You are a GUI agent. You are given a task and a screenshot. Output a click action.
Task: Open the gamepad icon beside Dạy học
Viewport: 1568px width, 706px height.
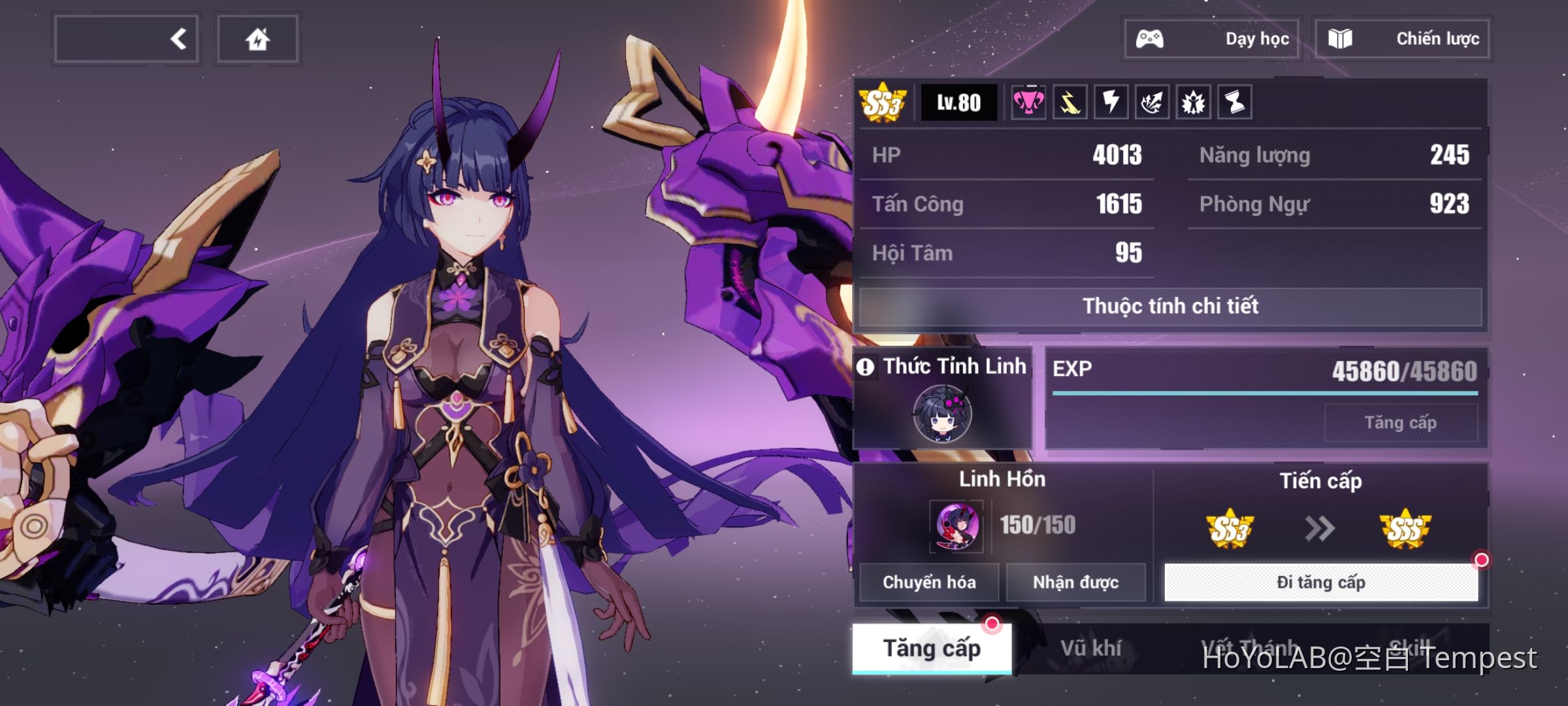click(x=1149, y=39)
